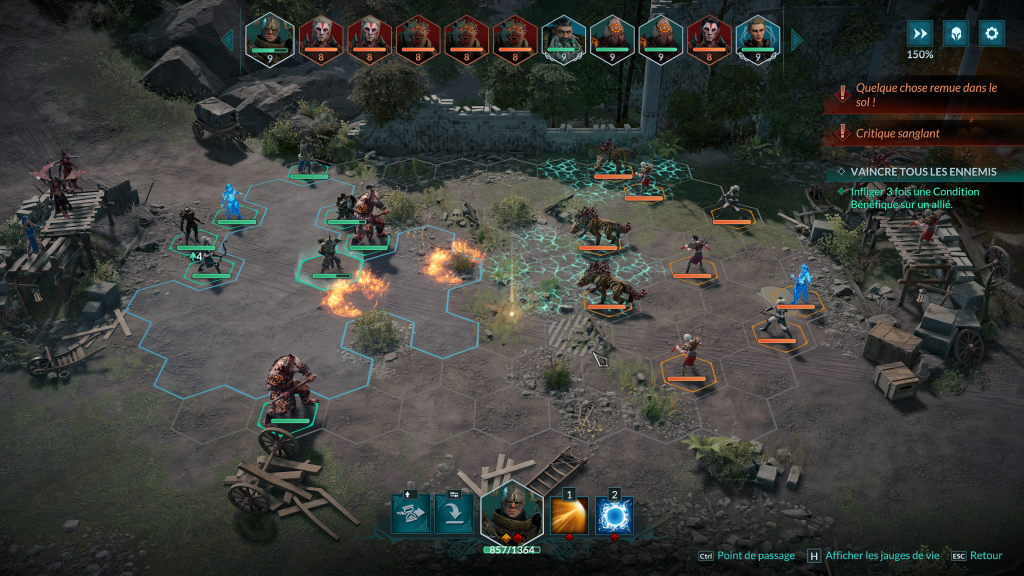Select the helmeted hero in turn order
The image size is (1024, 576).
[269, 40]
